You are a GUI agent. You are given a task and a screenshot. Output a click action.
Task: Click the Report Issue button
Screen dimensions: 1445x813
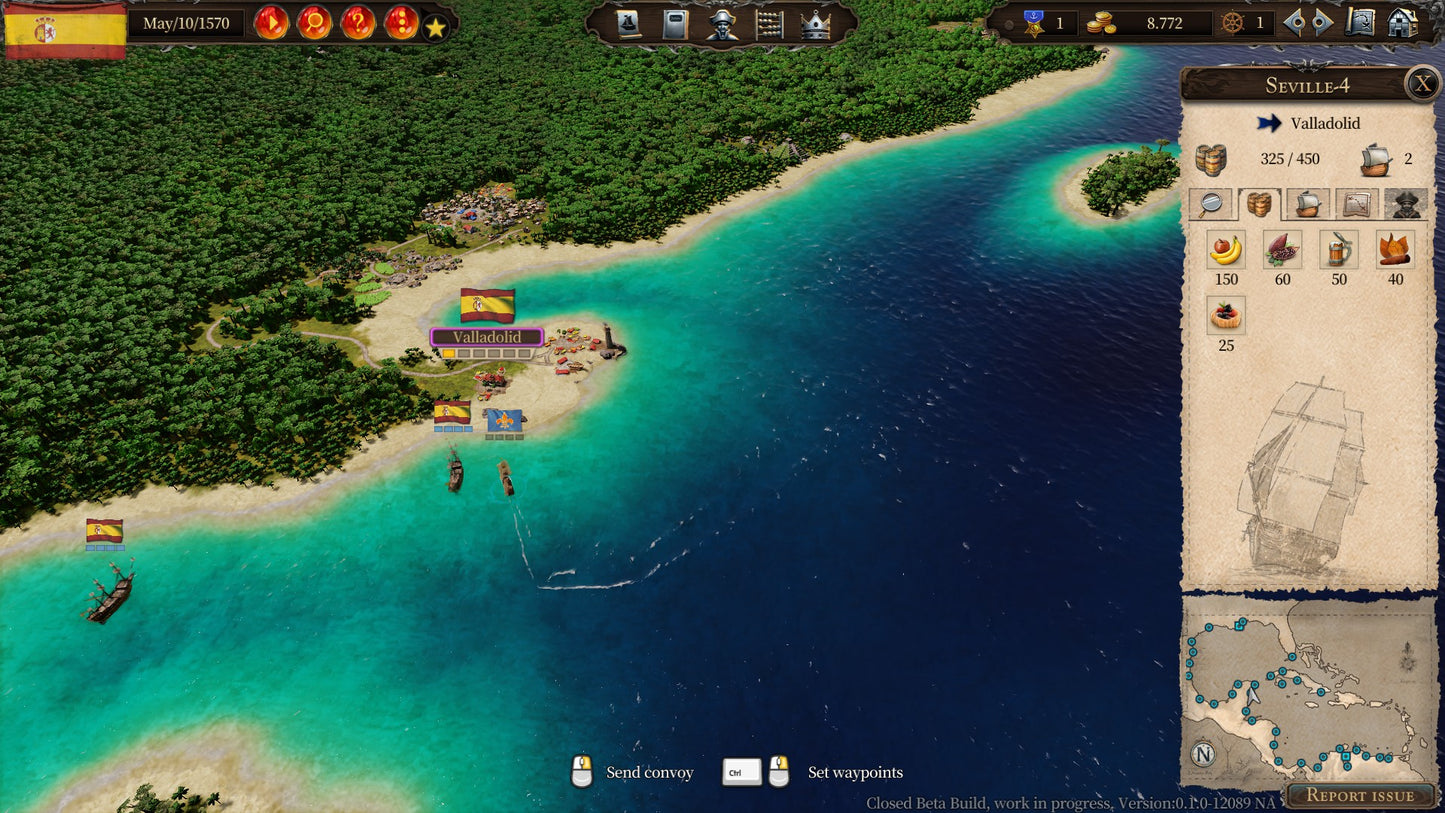coord(1361,795)
